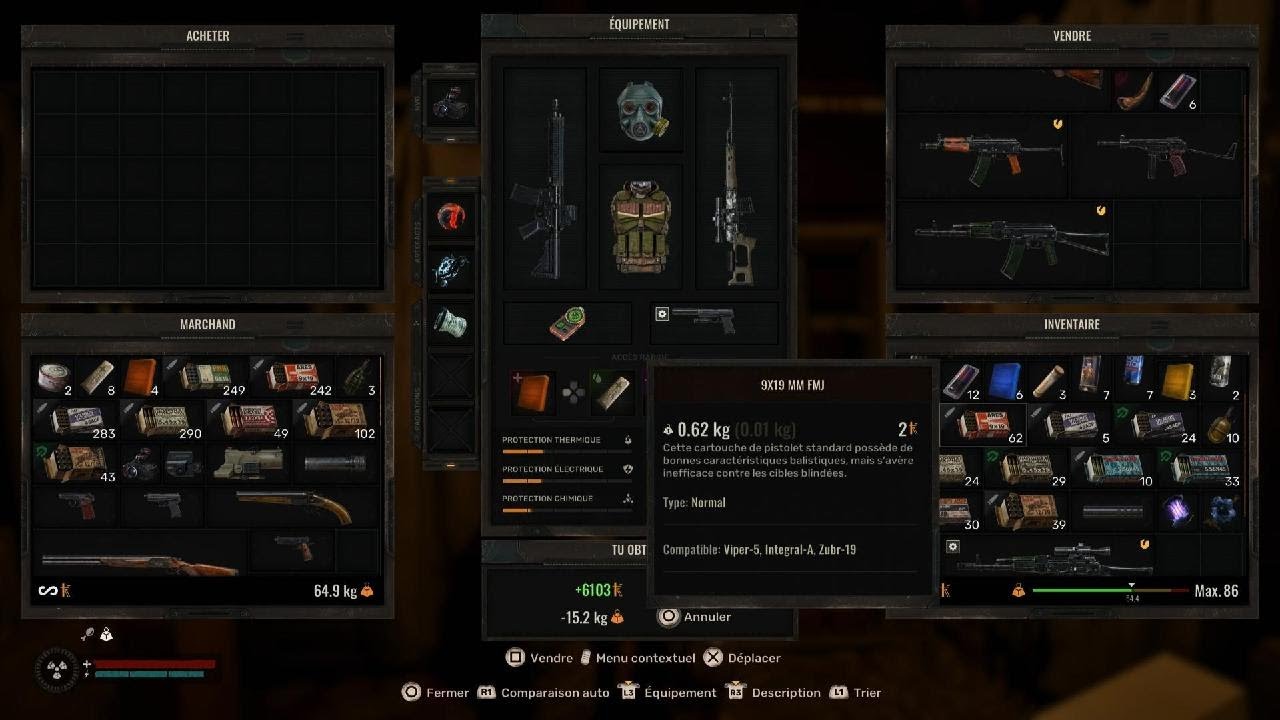Select the highlighted 9x19 ammo box, count 62
This screenshot has width=1280, height=720.
tap(981, 423)
